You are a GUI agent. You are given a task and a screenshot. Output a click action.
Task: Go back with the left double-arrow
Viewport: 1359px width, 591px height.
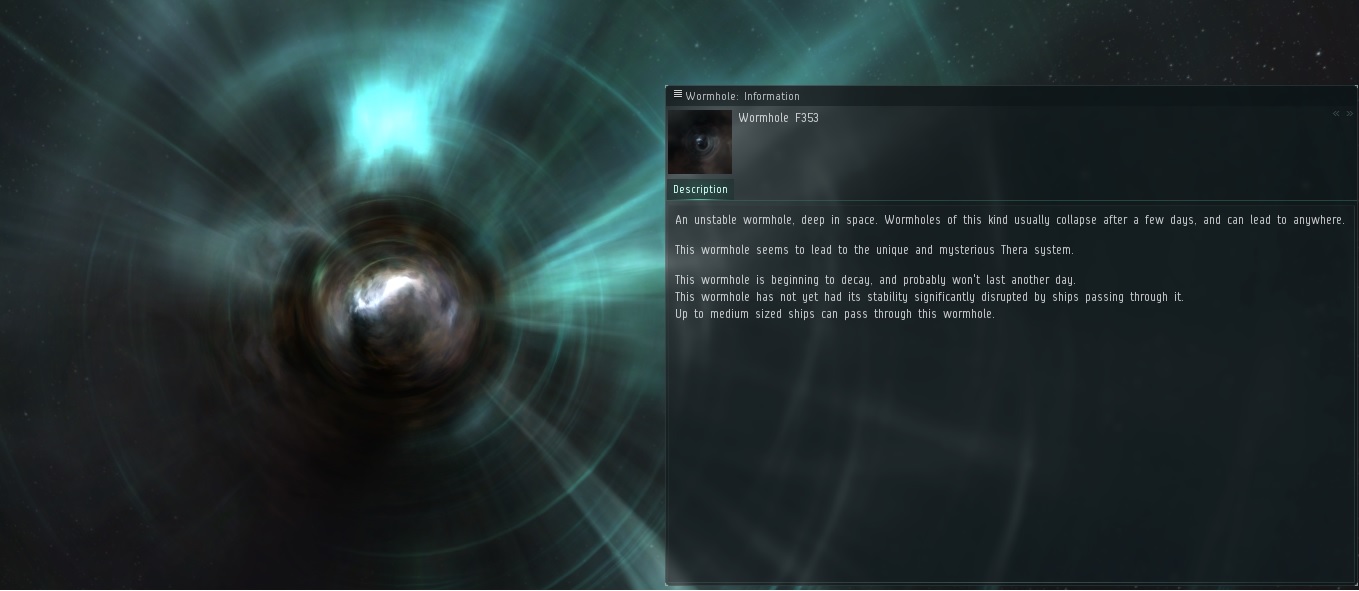click(x=1336, y=114)
